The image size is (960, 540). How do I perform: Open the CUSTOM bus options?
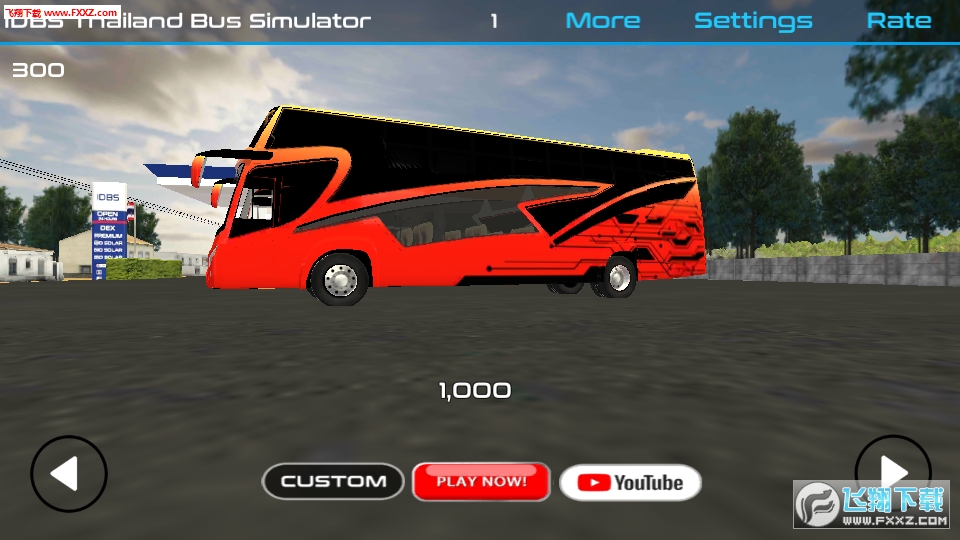tap(333, 481)
